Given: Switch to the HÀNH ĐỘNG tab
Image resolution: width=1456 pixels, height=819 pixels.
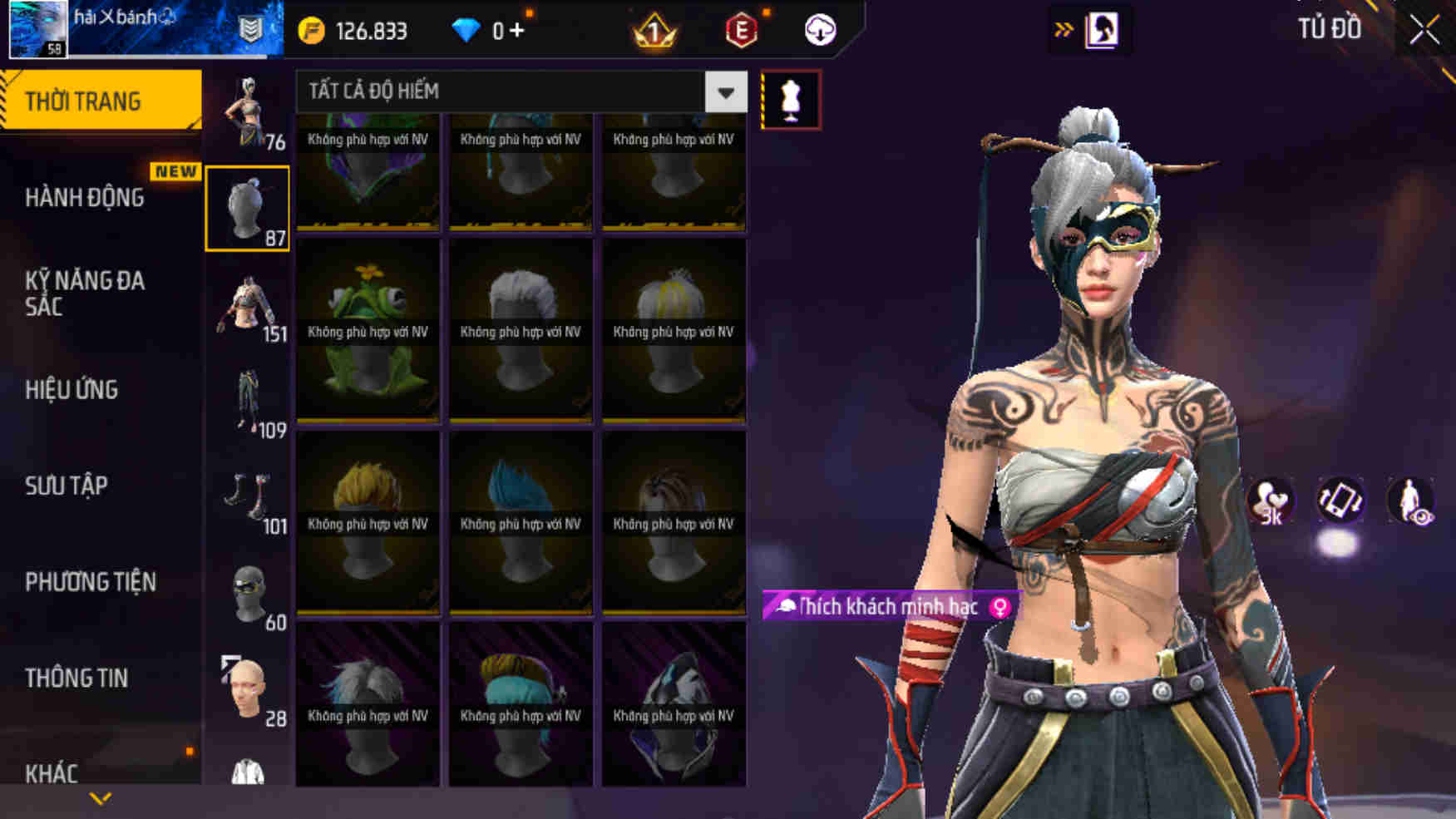Looking at the screenshot, I should (x=83, y=198).
